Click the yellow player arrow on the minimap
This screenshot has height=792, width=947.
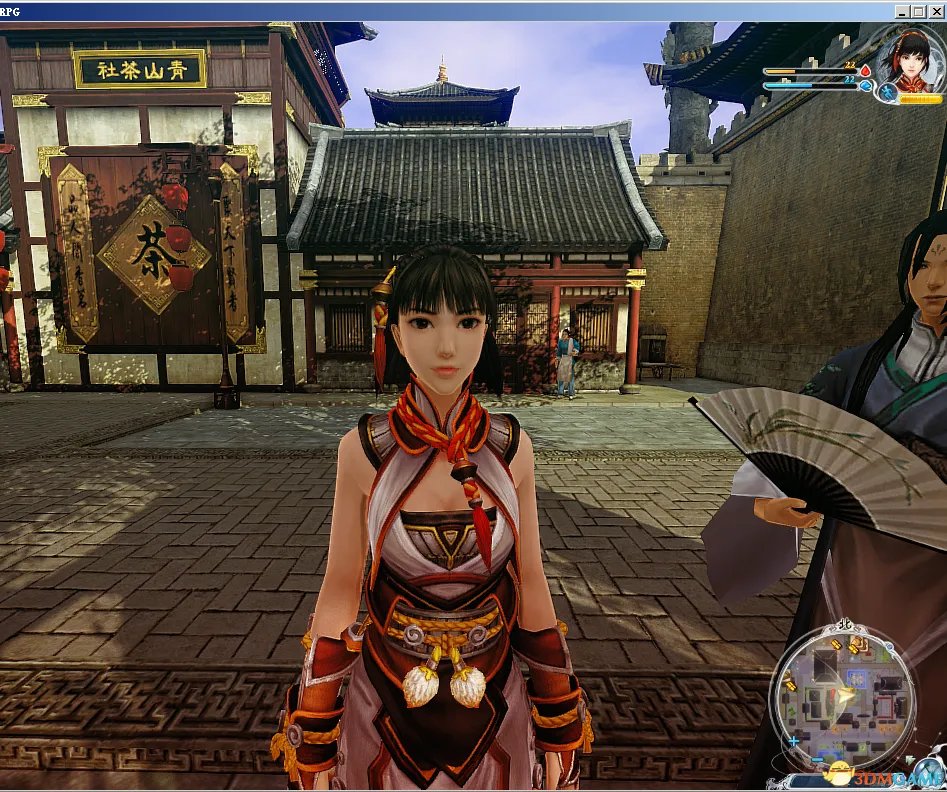coord(847,693)
